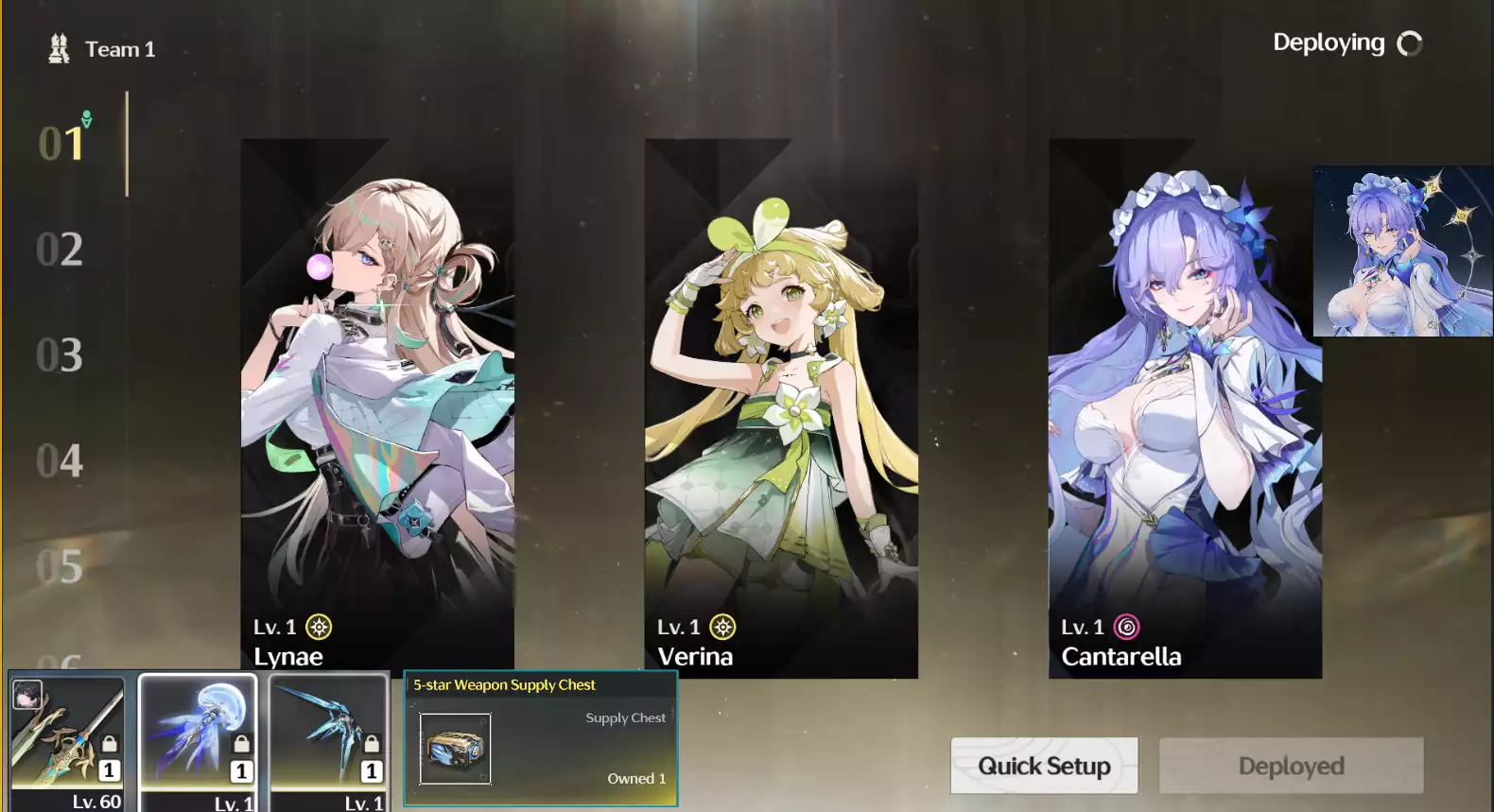This screenshot has width=1494, height=812.
Task: Select the Team 1 header label
Action: 120,48
